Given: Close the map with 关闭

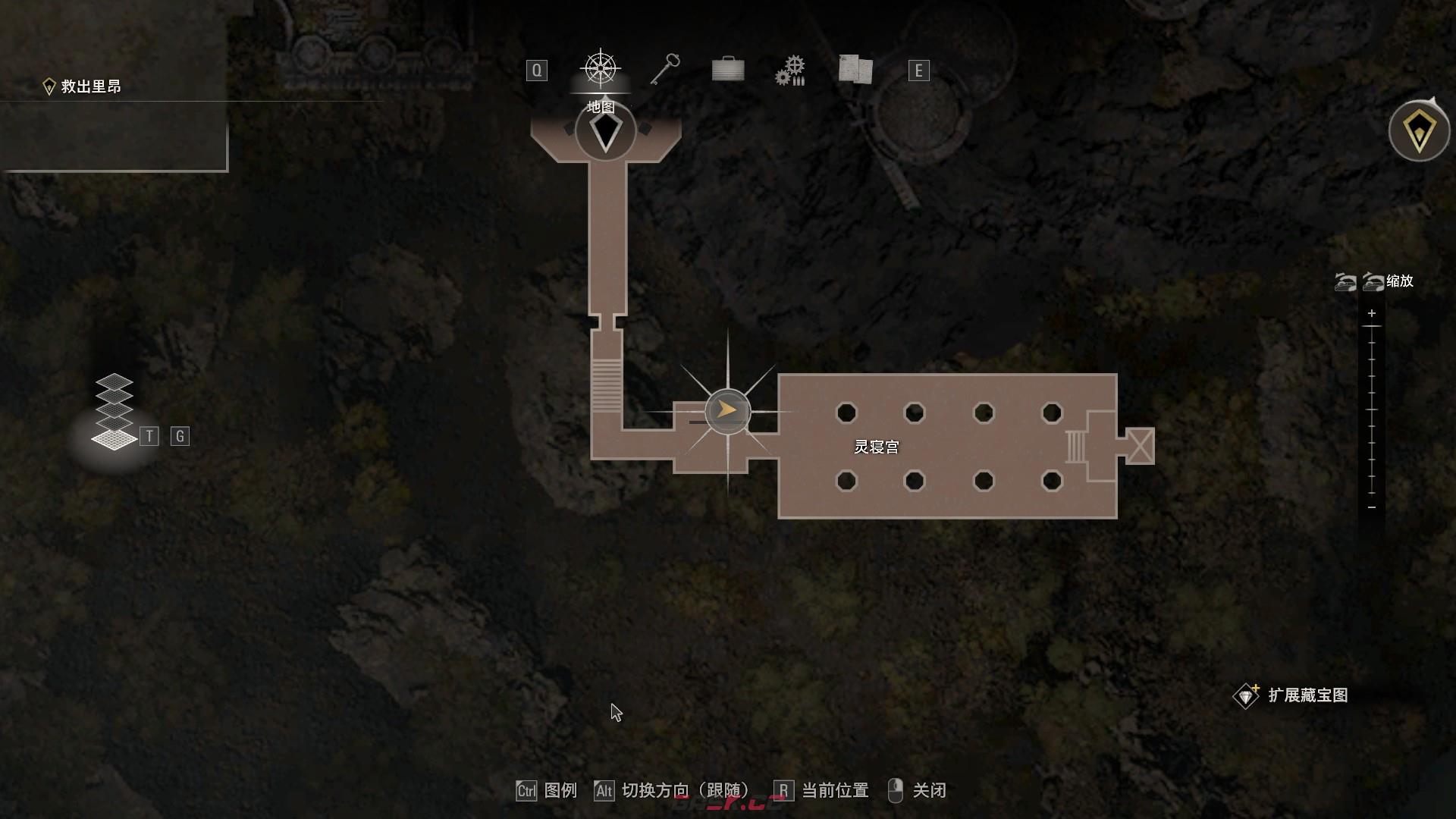Looking at the screenshot, I should pos(928,791).
